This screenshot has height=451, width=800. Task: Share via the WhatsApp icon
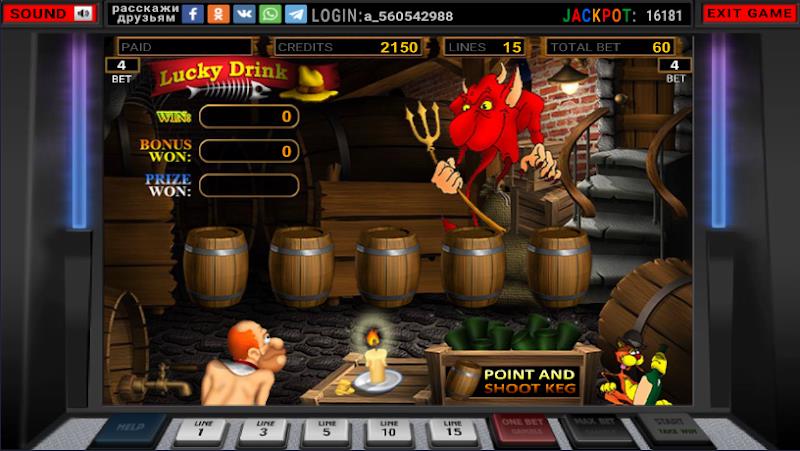coord(270,14)
